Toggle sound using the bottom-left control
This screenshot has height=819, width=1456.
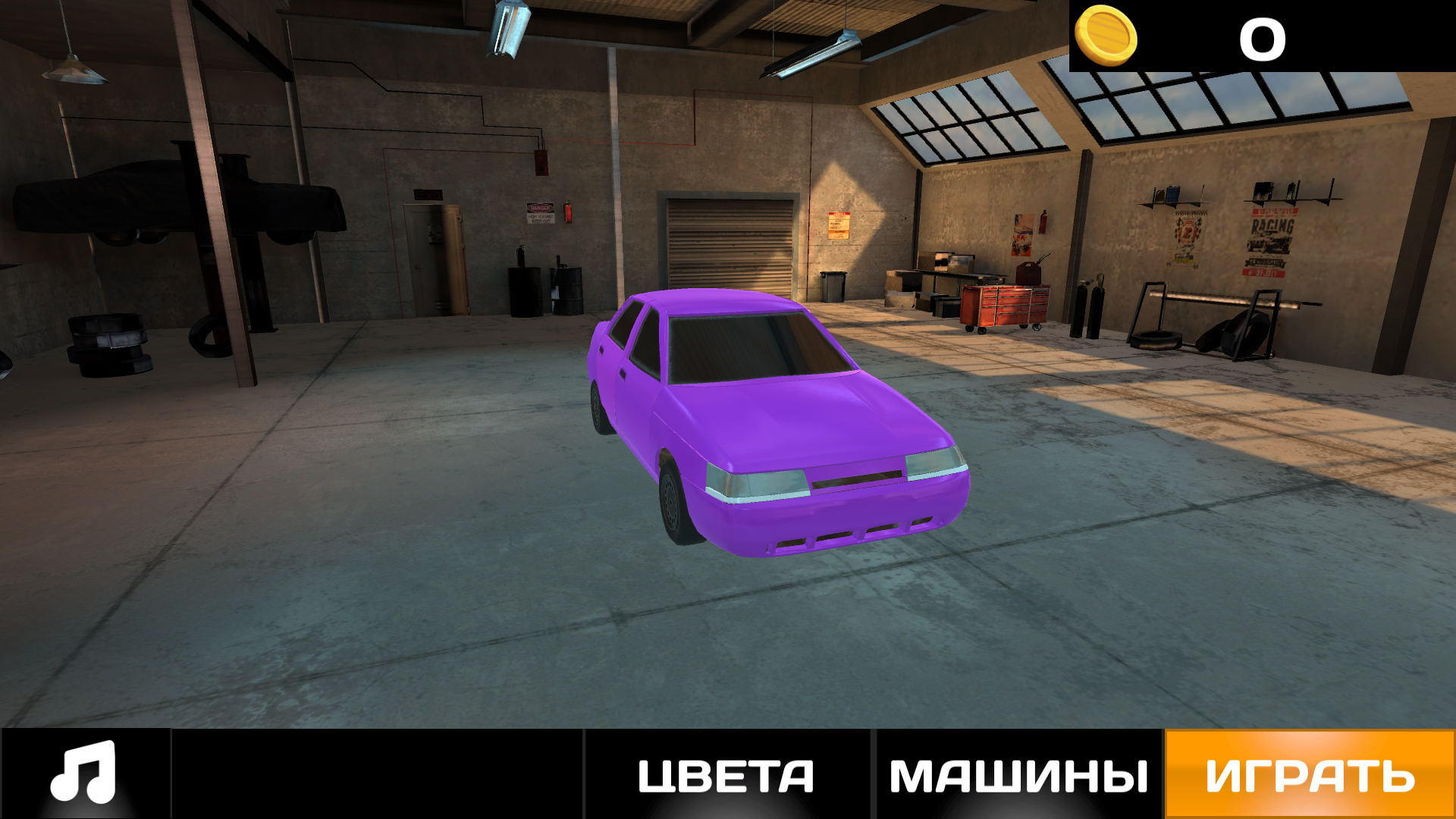tap(83, 776)
